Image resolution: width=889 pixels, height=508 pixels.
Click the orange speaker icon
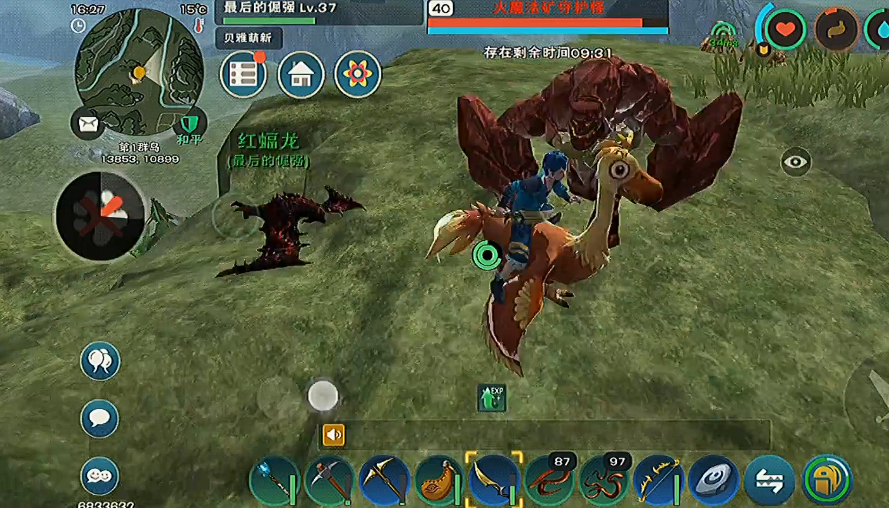pyautogui.click(x=333, y=434)
